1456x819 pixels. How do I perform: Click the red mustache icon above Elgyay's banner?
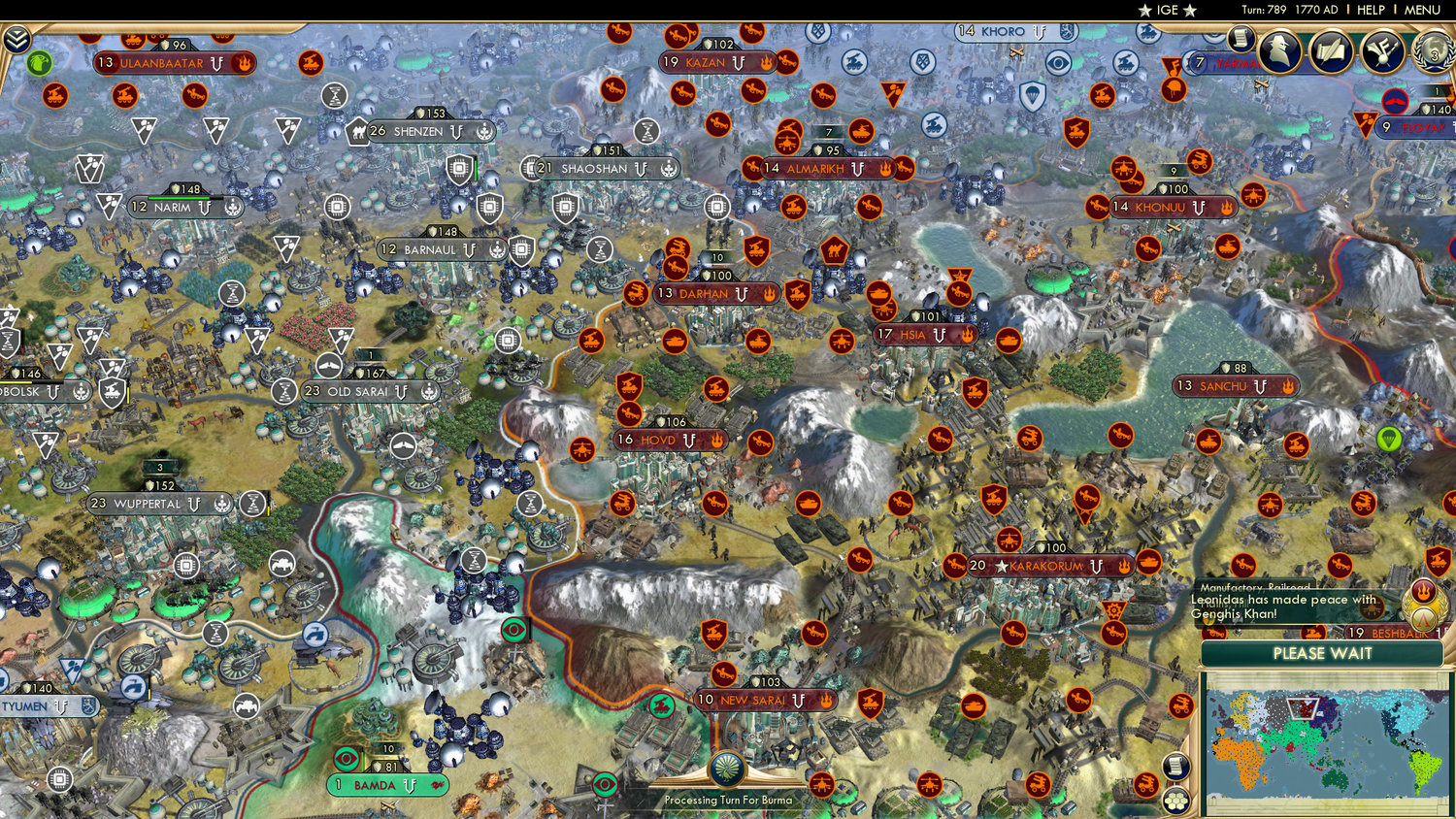1395,101
